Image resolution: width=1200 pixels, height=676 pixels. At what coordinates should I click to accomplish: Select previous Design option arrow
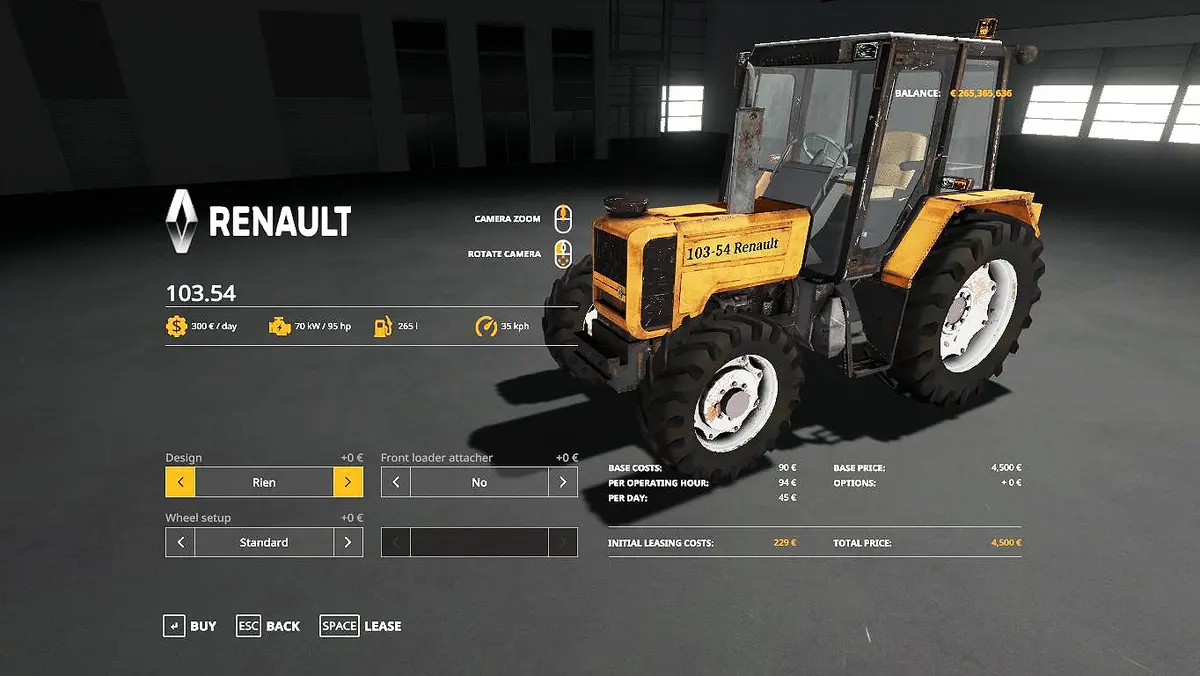click(180, 482)
